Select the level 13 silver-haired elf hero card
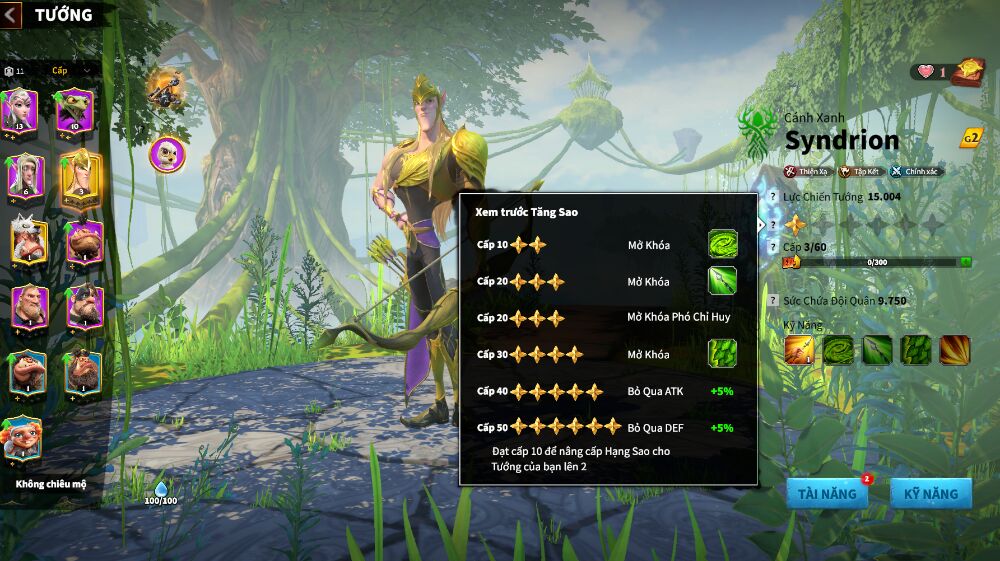1000x561 pixels. click(x=19, y=110)
